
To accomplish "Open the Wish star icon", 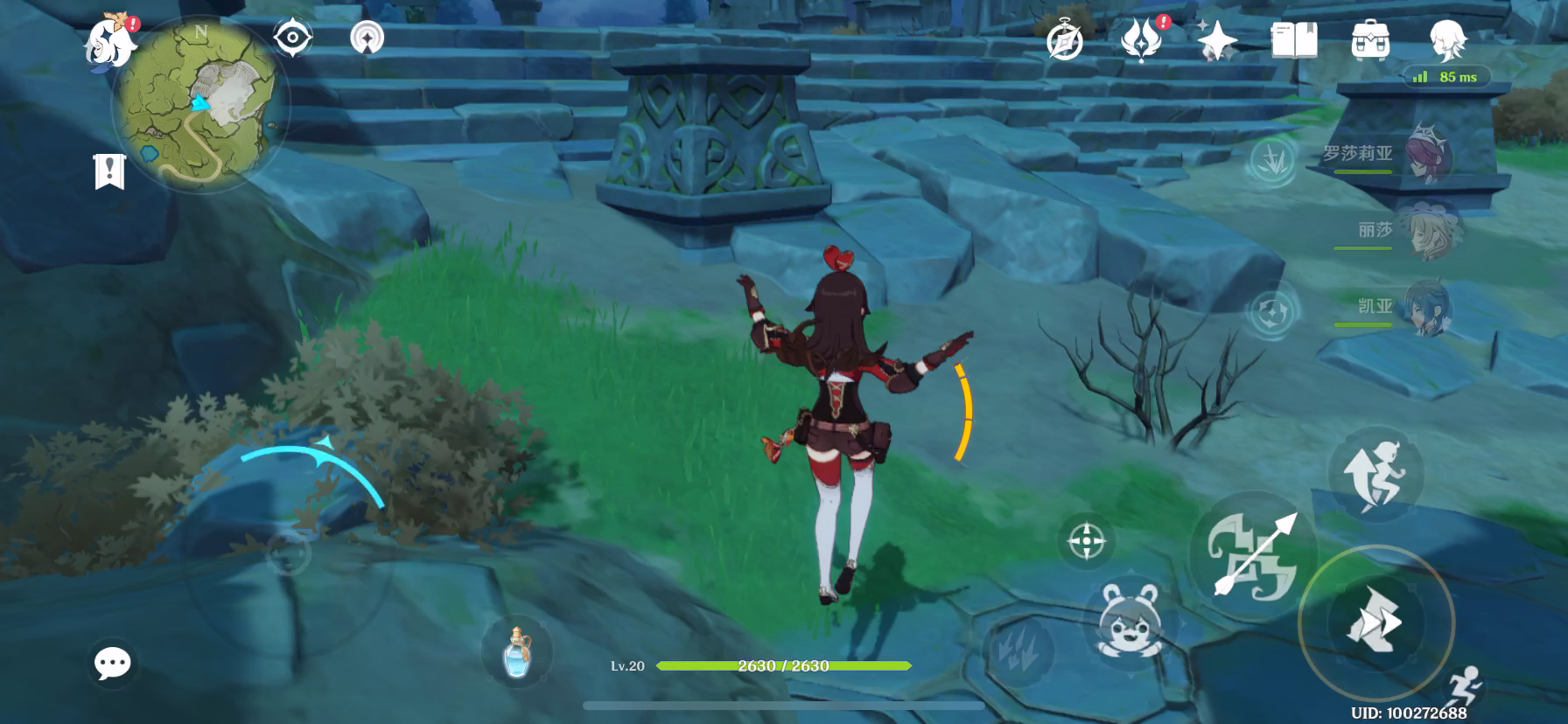I will click(1217, 40).
